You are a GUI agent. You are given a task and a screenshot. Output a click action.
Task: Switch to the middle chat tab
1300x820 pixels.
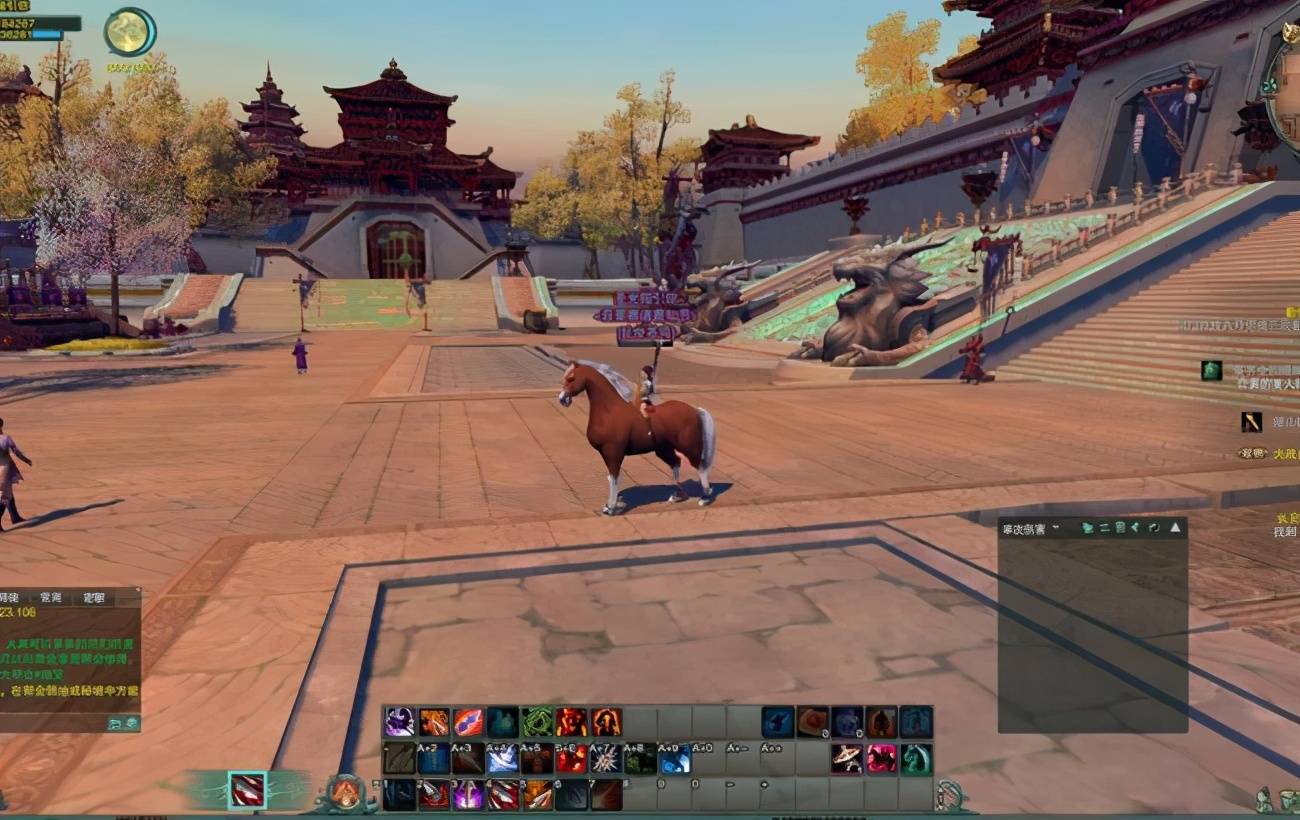(x=50, y=597)
